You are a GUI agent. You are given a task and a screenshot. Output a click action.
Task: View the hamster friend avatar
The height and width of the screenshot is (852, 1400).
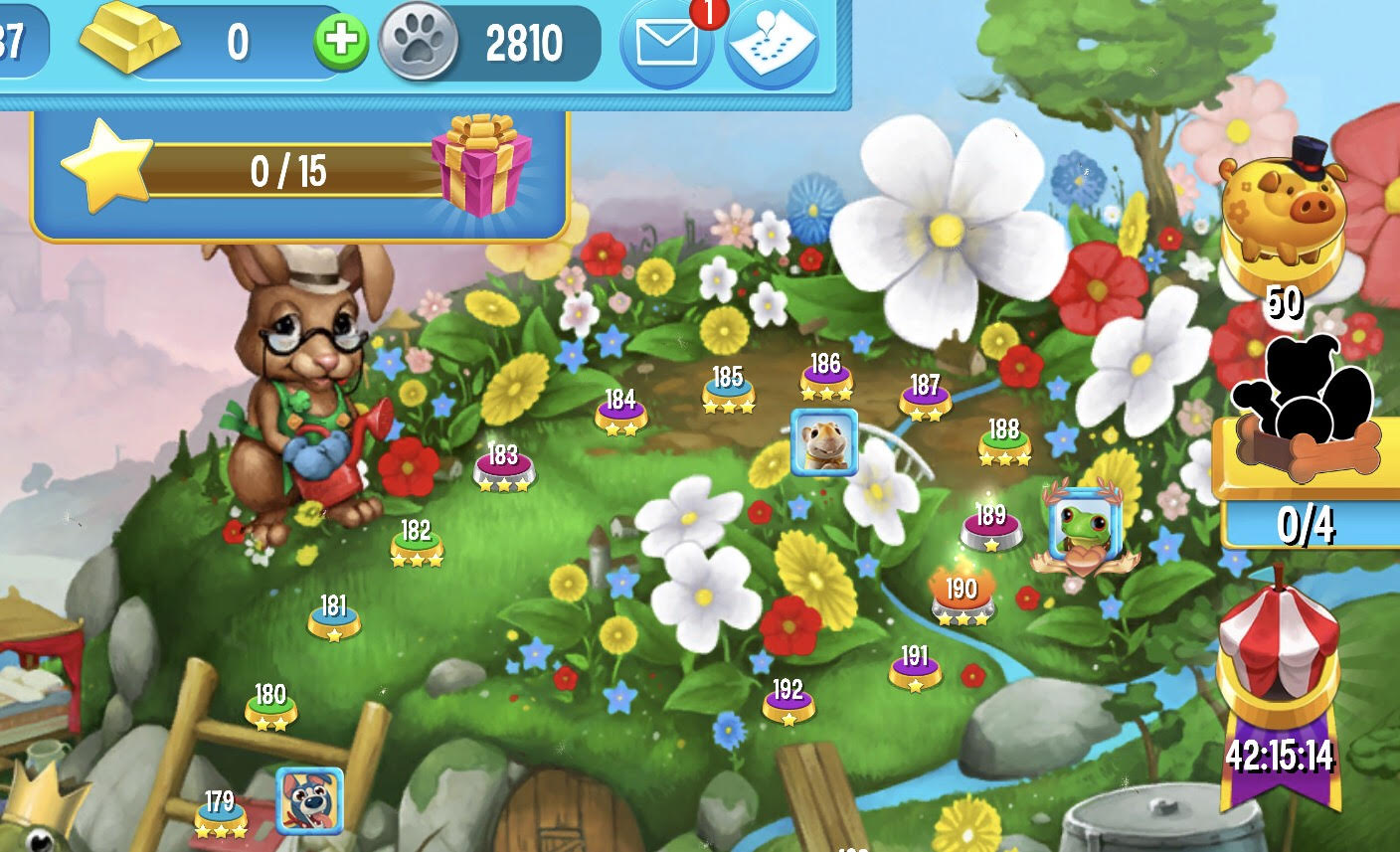coord(823,442)
